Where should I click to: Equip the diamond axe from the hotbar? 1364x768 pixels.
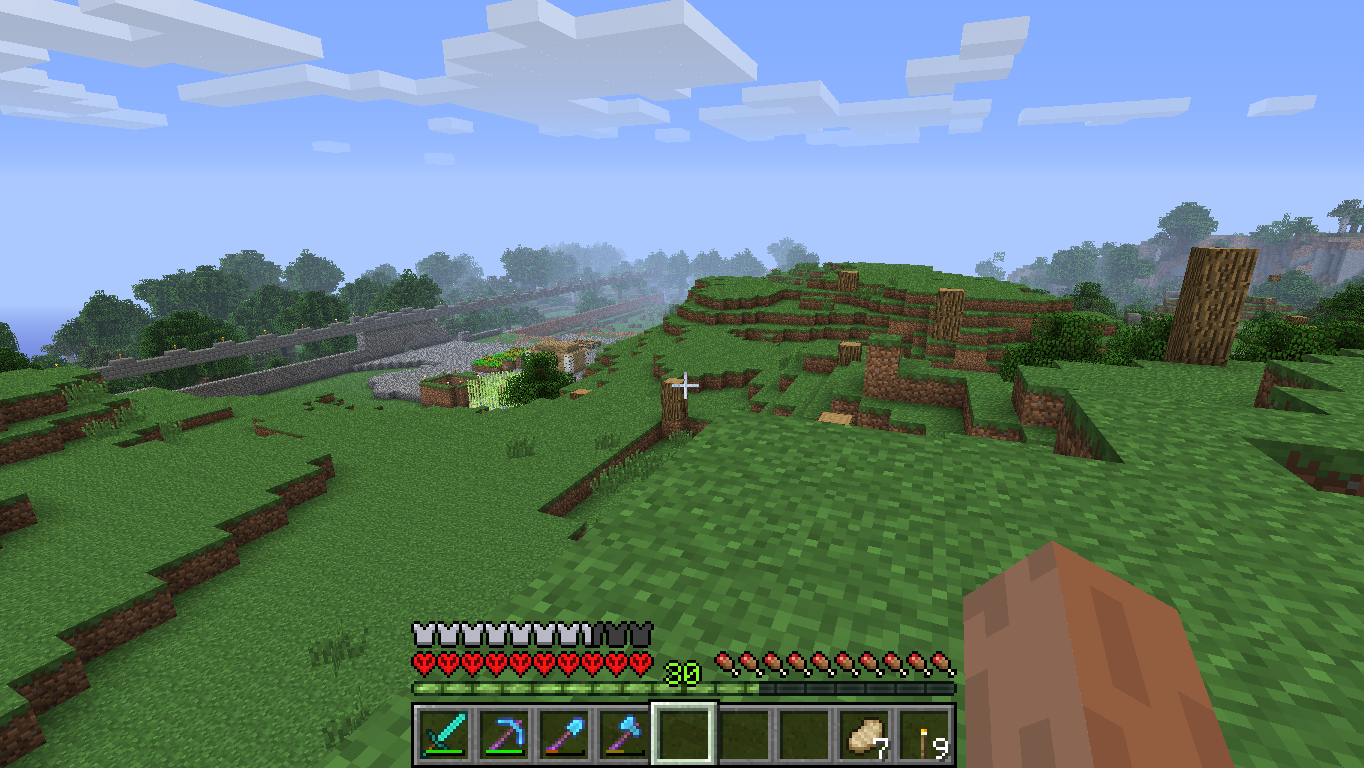click(624, 735)
